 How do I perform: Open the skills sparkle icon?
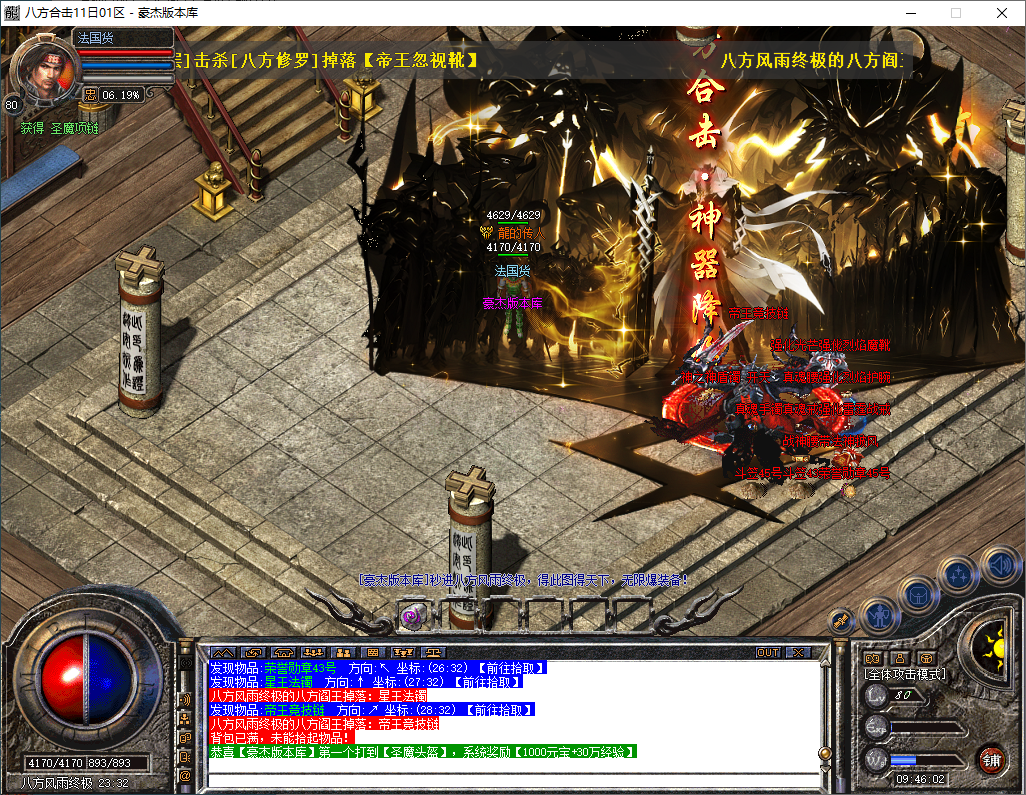coord(958,575)
